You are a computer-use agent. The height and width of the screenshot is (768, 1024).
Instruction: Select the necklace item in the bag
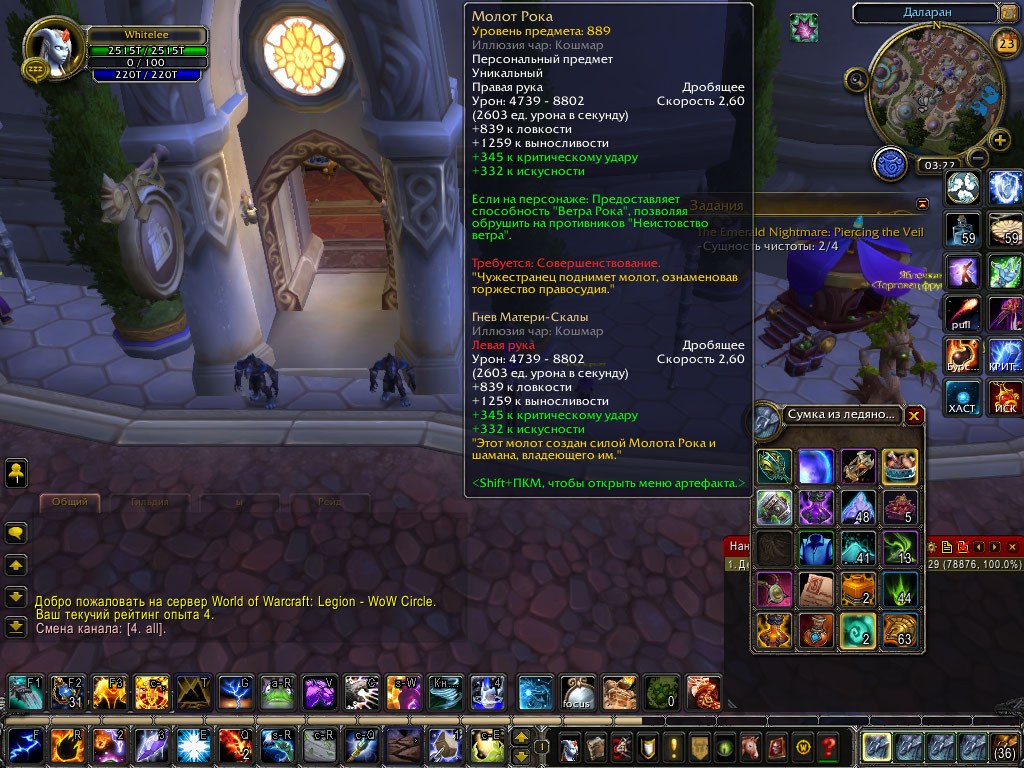click(x=775, y=590)
